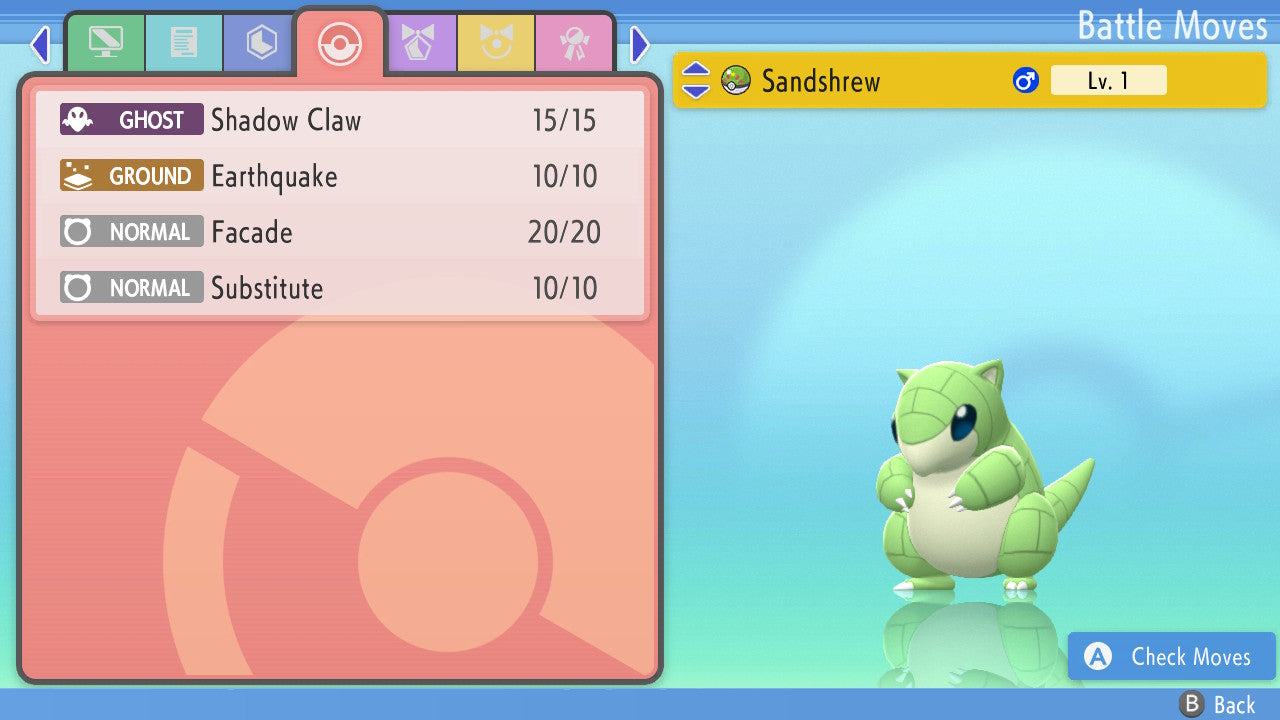
Task: Choose the Earthquake move entry
Action: (x=340, y=177)
